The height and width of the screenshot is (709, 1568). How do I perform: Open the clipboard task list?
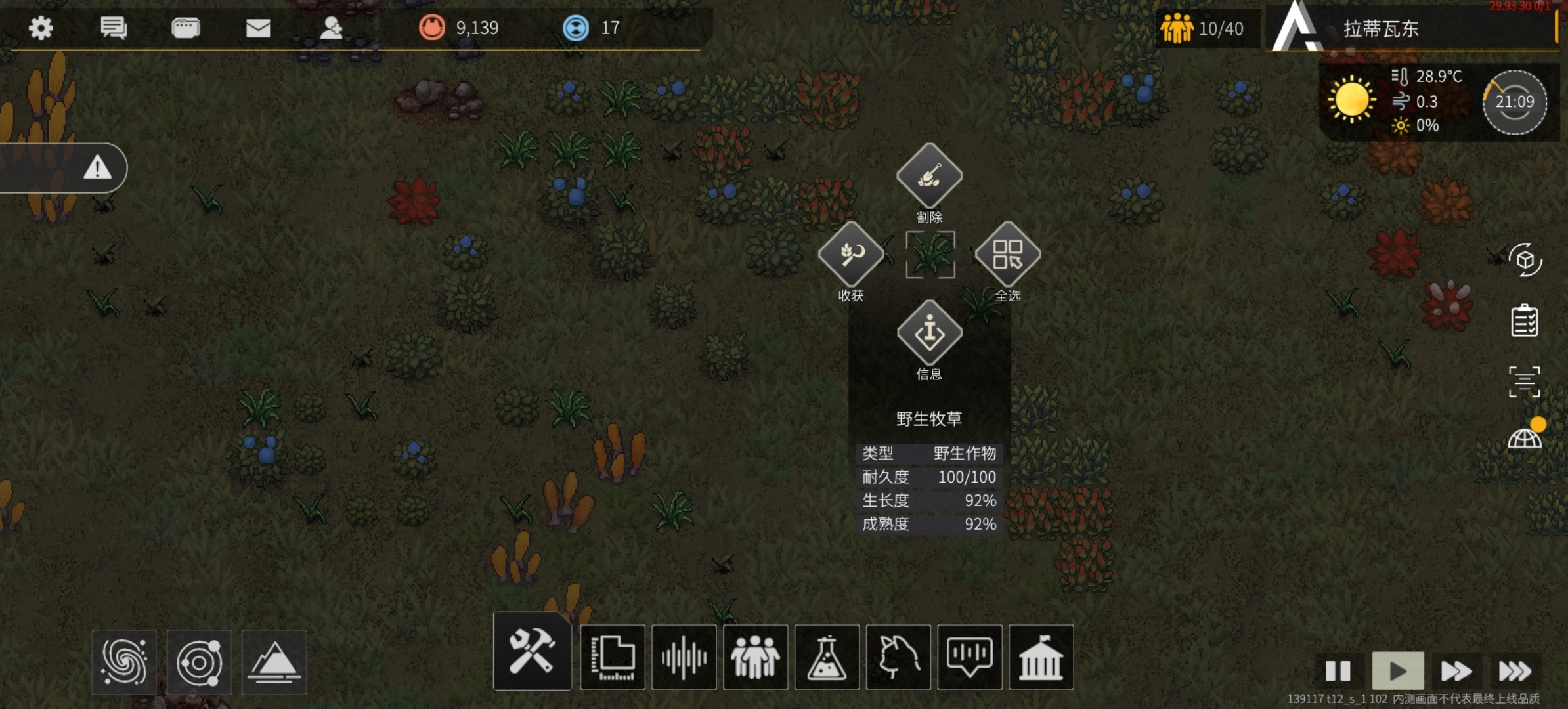[1525, 321]
